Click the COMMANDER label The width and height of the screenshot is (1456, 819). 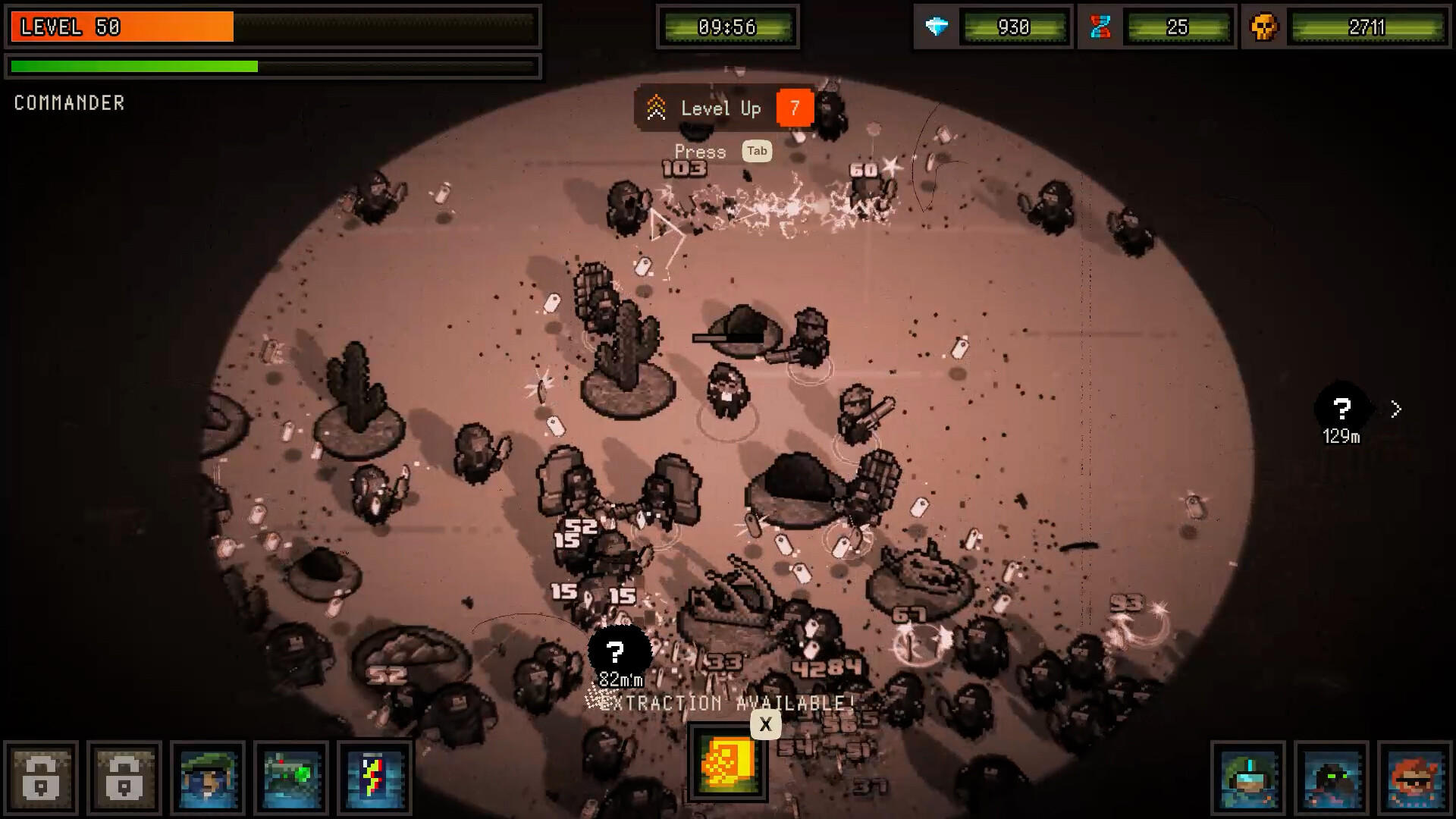pyautogui.click(x=69, y=103)
